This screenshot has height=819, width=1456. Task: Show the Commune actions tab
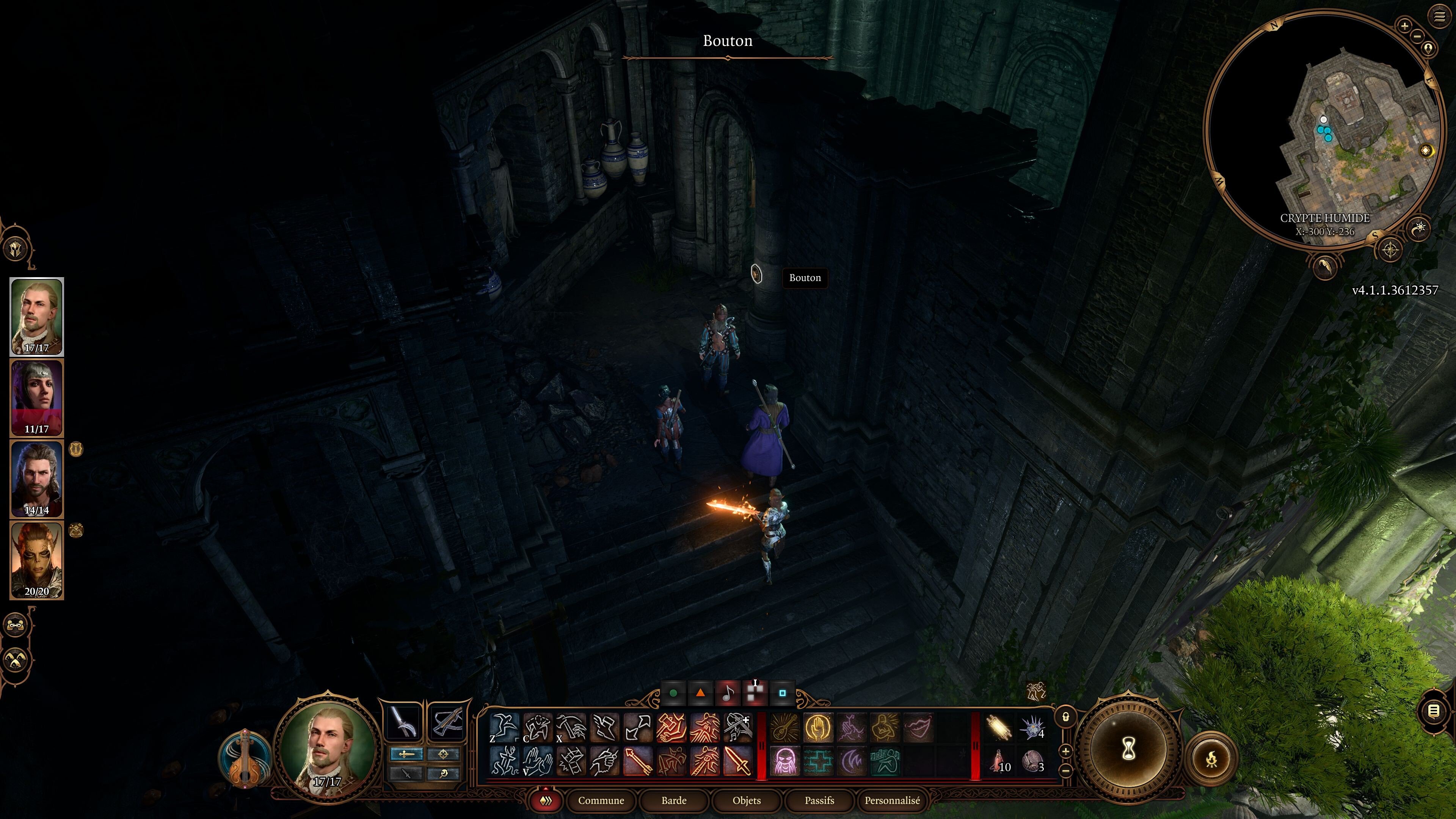[x=601, y=800]
